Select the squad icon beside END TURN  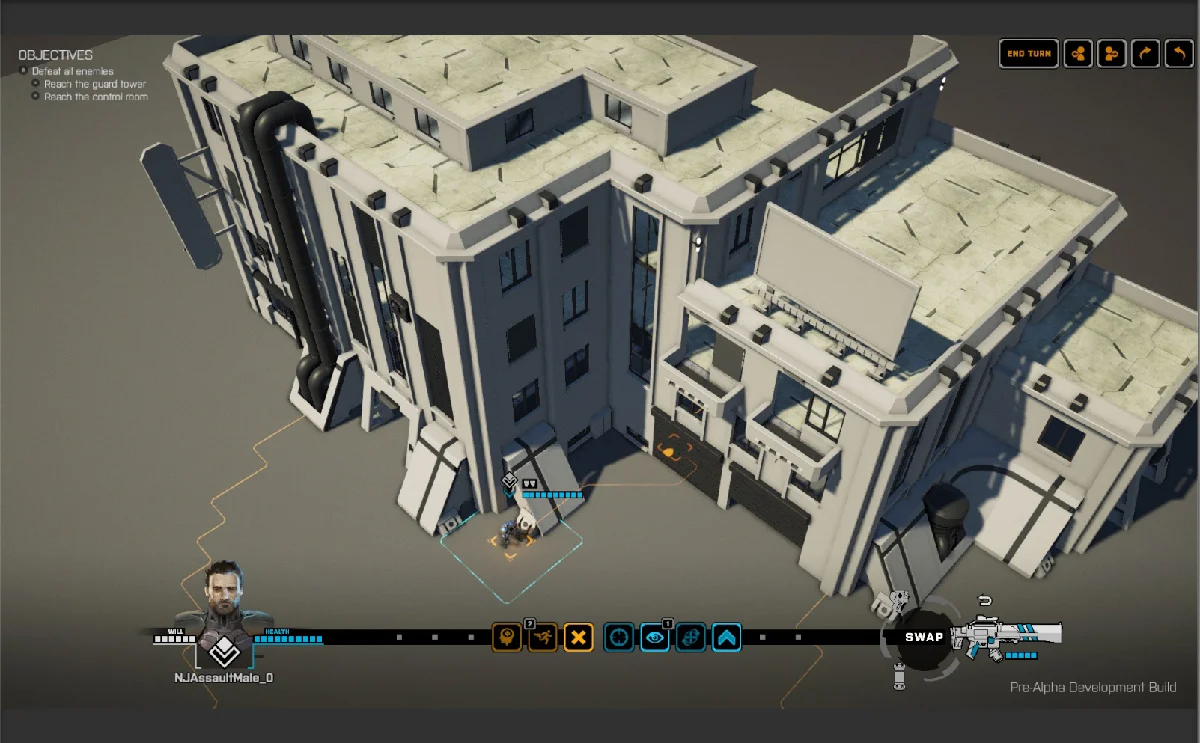click(x=1078, y=54)
